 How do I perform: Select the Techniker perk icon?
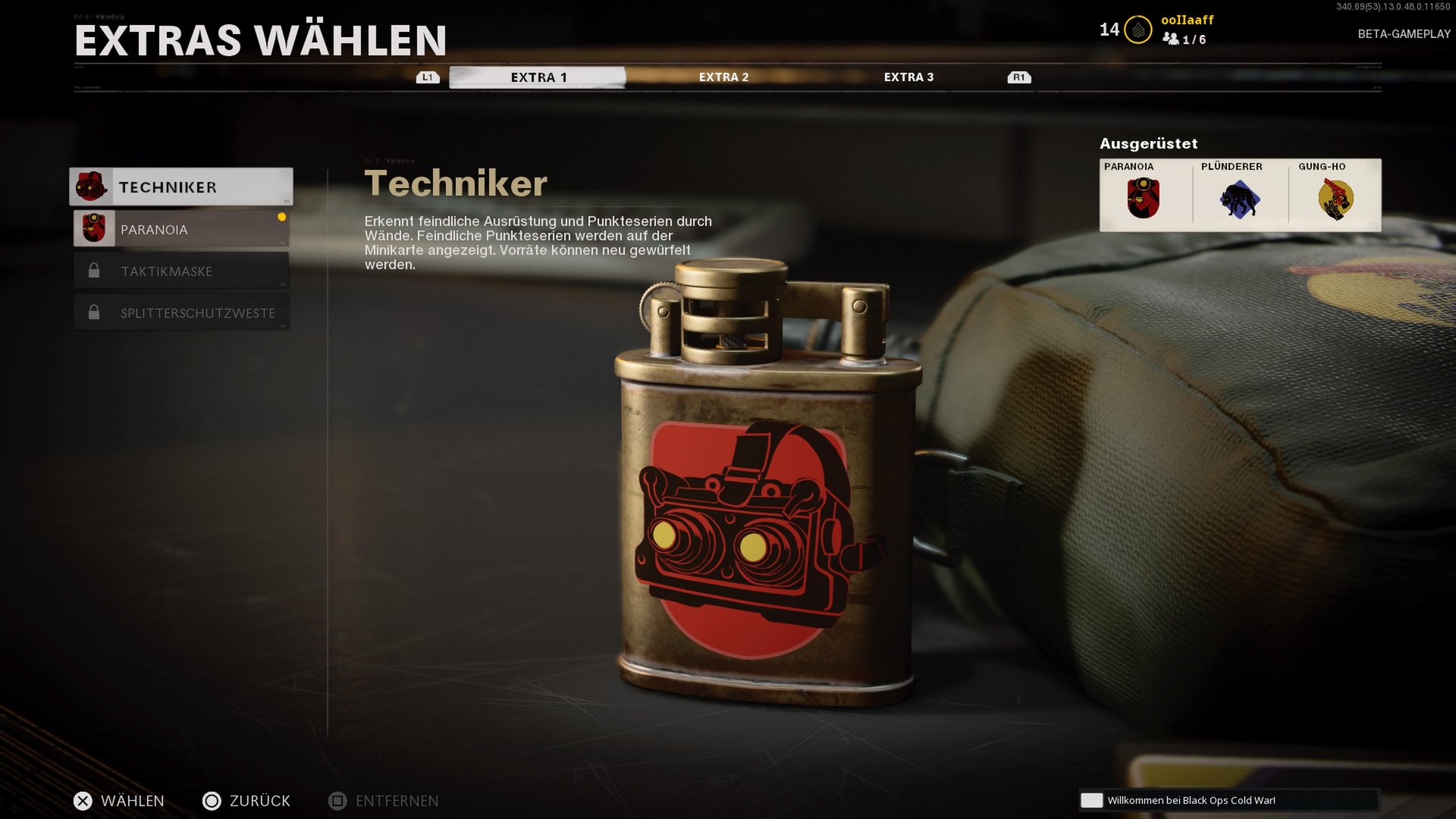click(93, 186)
